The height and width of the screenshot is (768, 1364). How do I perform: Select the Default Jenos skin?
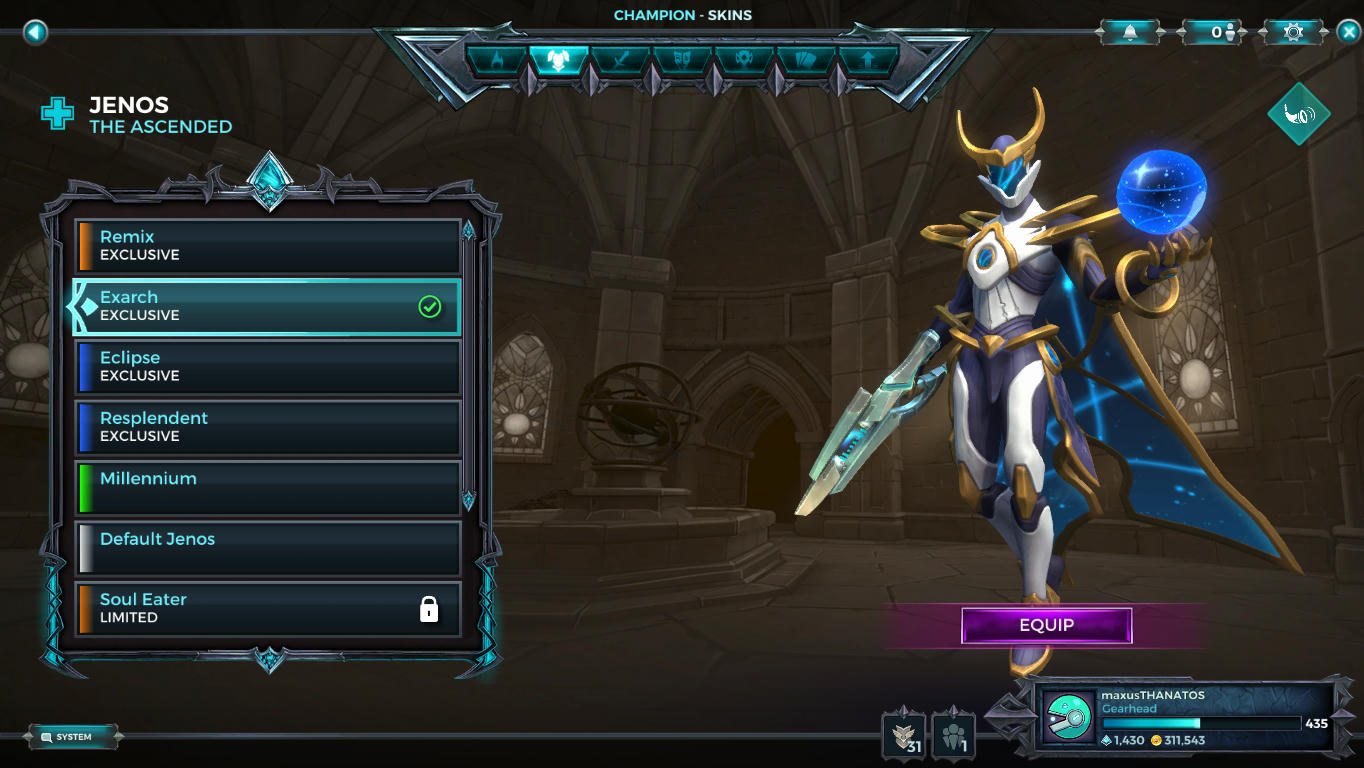click(x=267, y=548)
